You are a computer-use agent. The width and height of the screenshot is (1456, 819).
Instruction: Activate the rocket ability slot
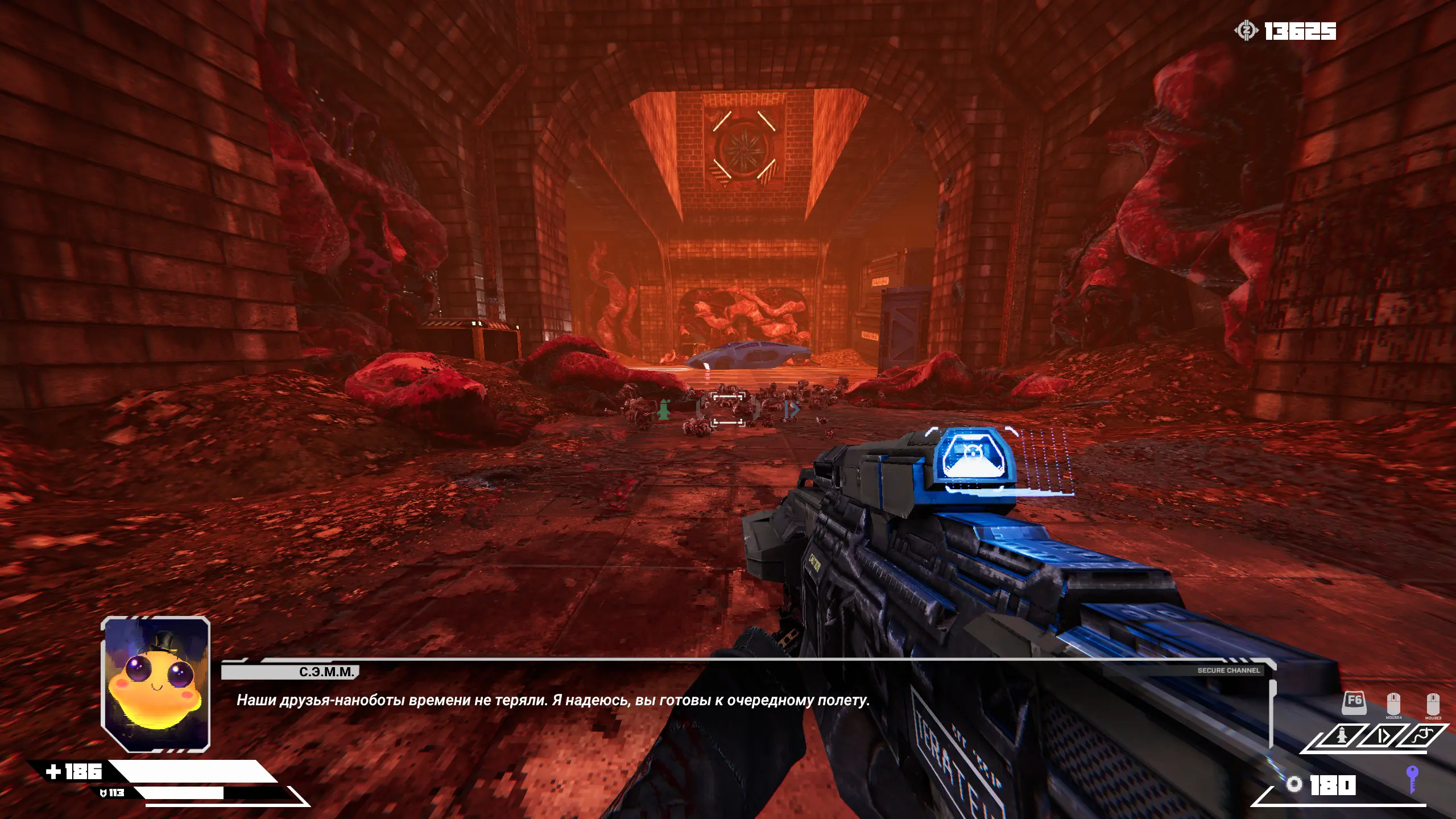pos(1342,737)
